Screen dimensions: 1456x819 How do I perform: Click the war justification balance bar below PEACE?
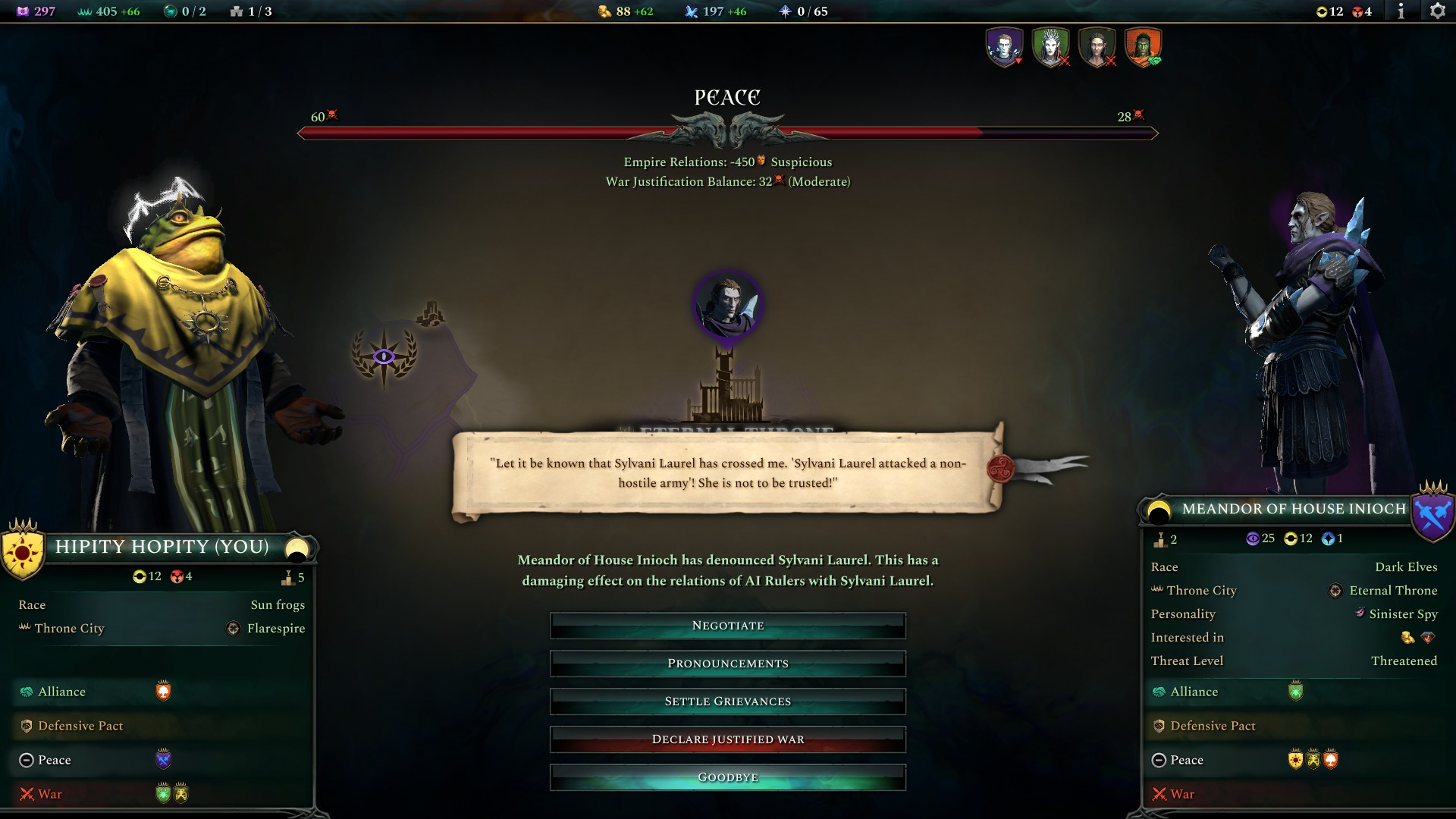point(728,133)
